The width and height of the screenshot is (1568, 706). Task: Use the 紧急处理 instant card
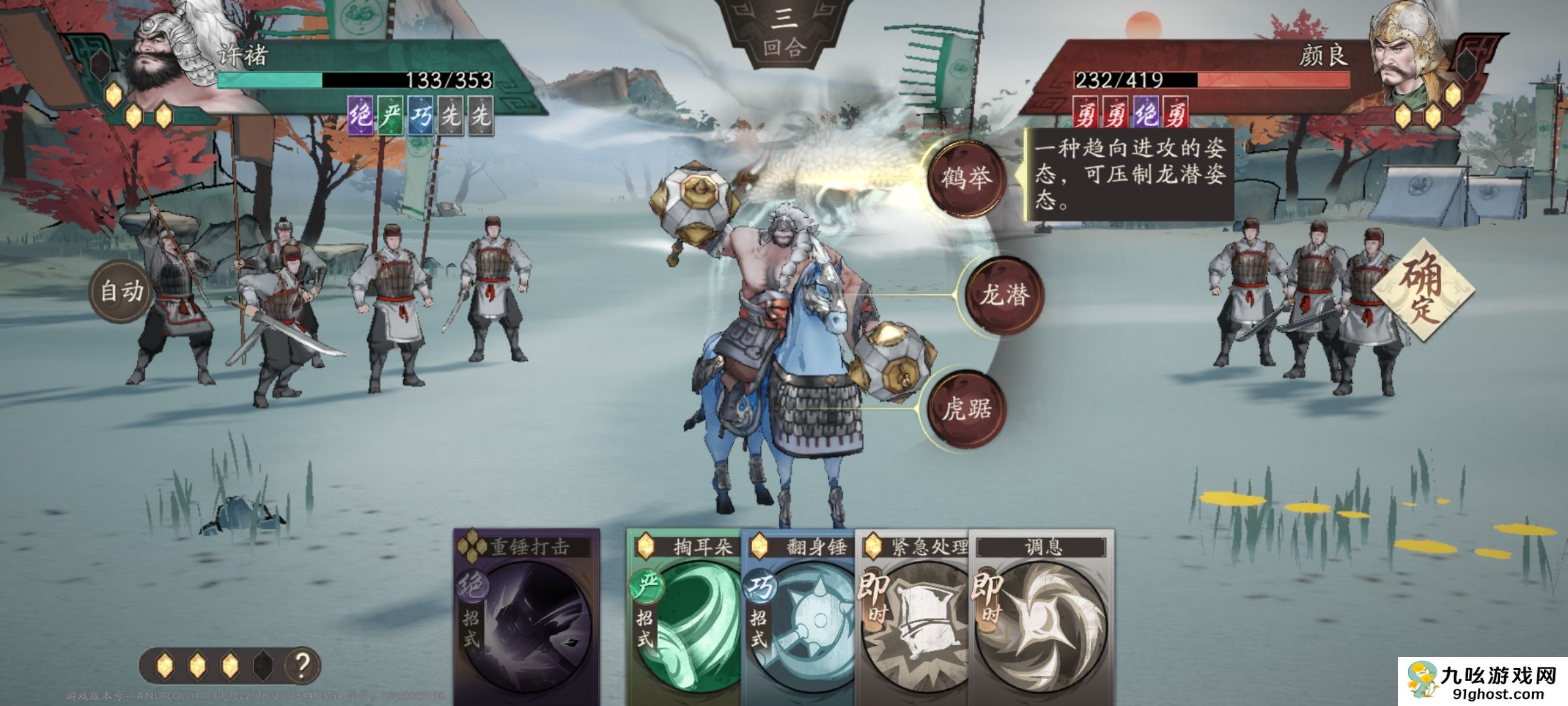[911, 614]
